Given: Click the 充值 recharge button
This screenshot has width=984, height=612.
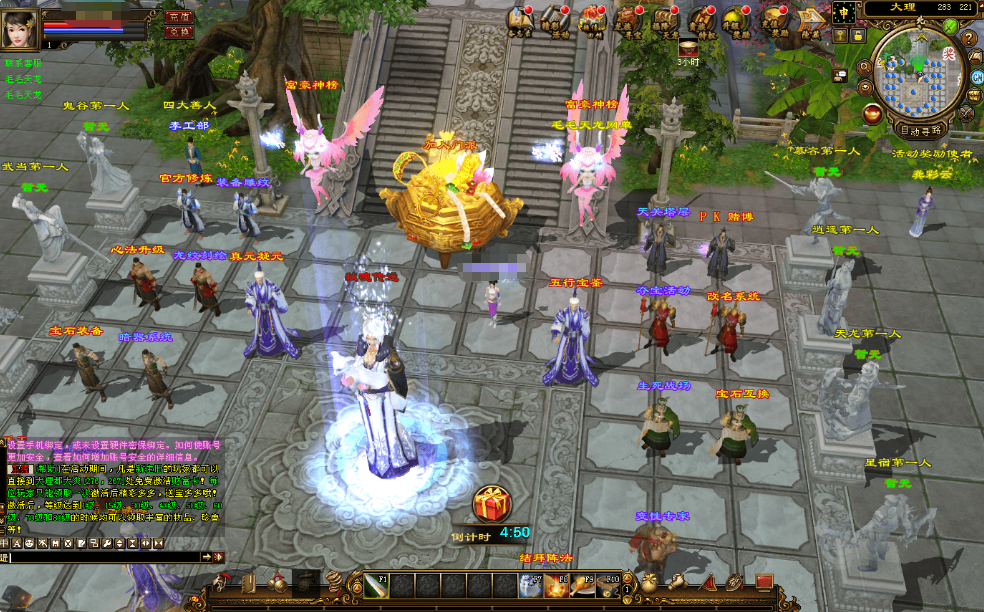Looking at the screenshot, I should click(179, 17).
